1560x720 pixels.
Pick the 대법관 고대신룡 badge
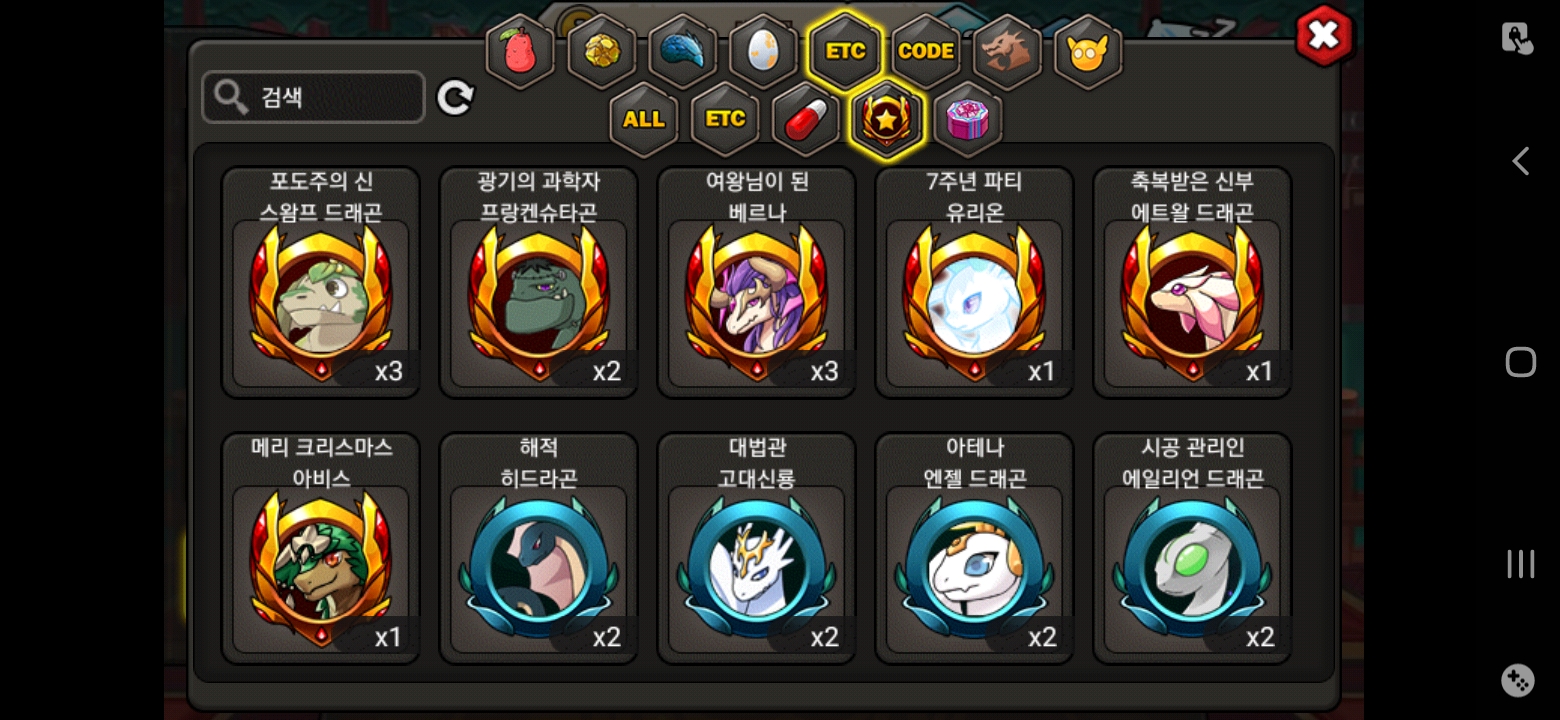756,548
